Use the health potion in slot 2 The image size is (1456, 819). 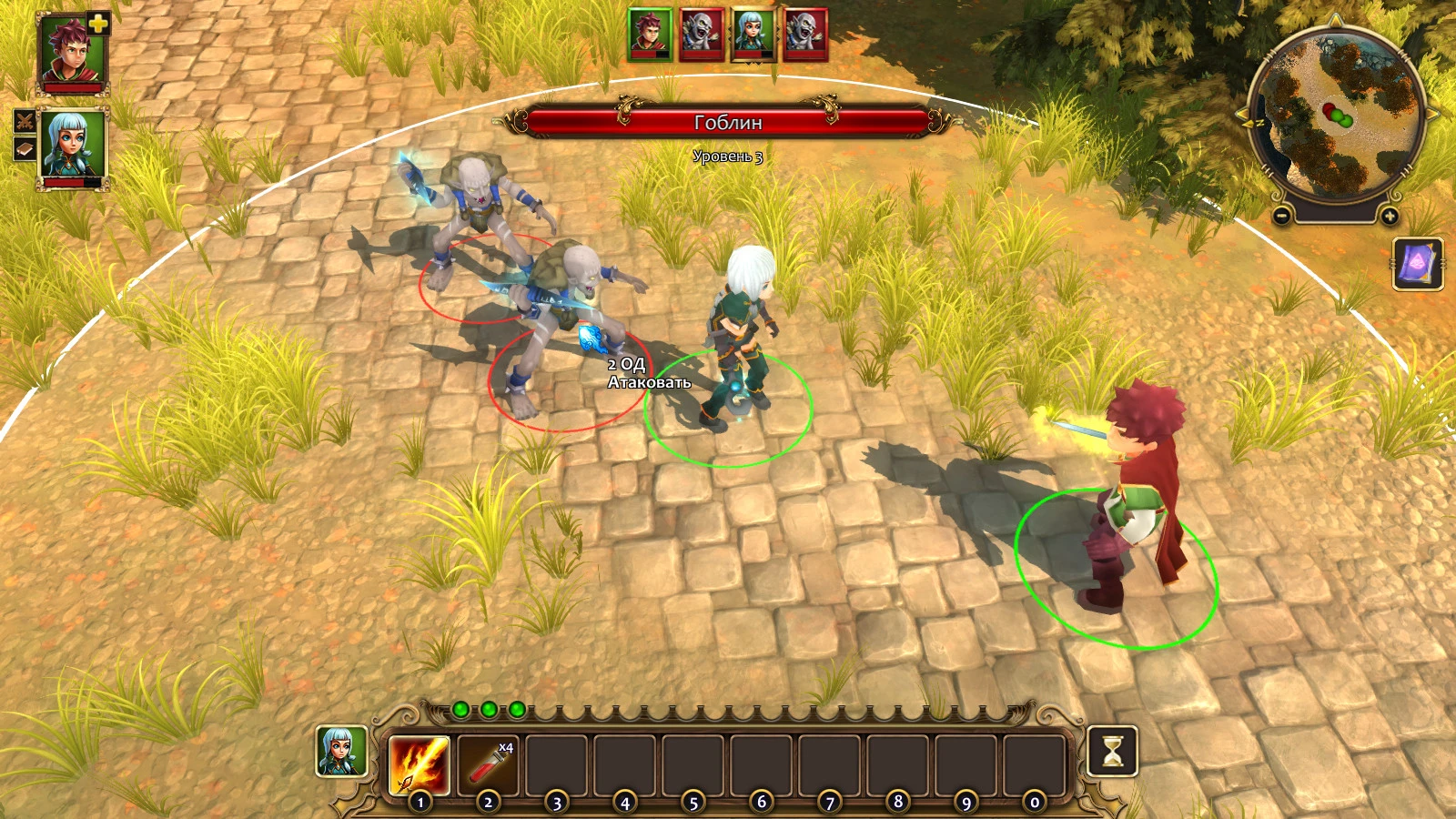coord(489,764)
